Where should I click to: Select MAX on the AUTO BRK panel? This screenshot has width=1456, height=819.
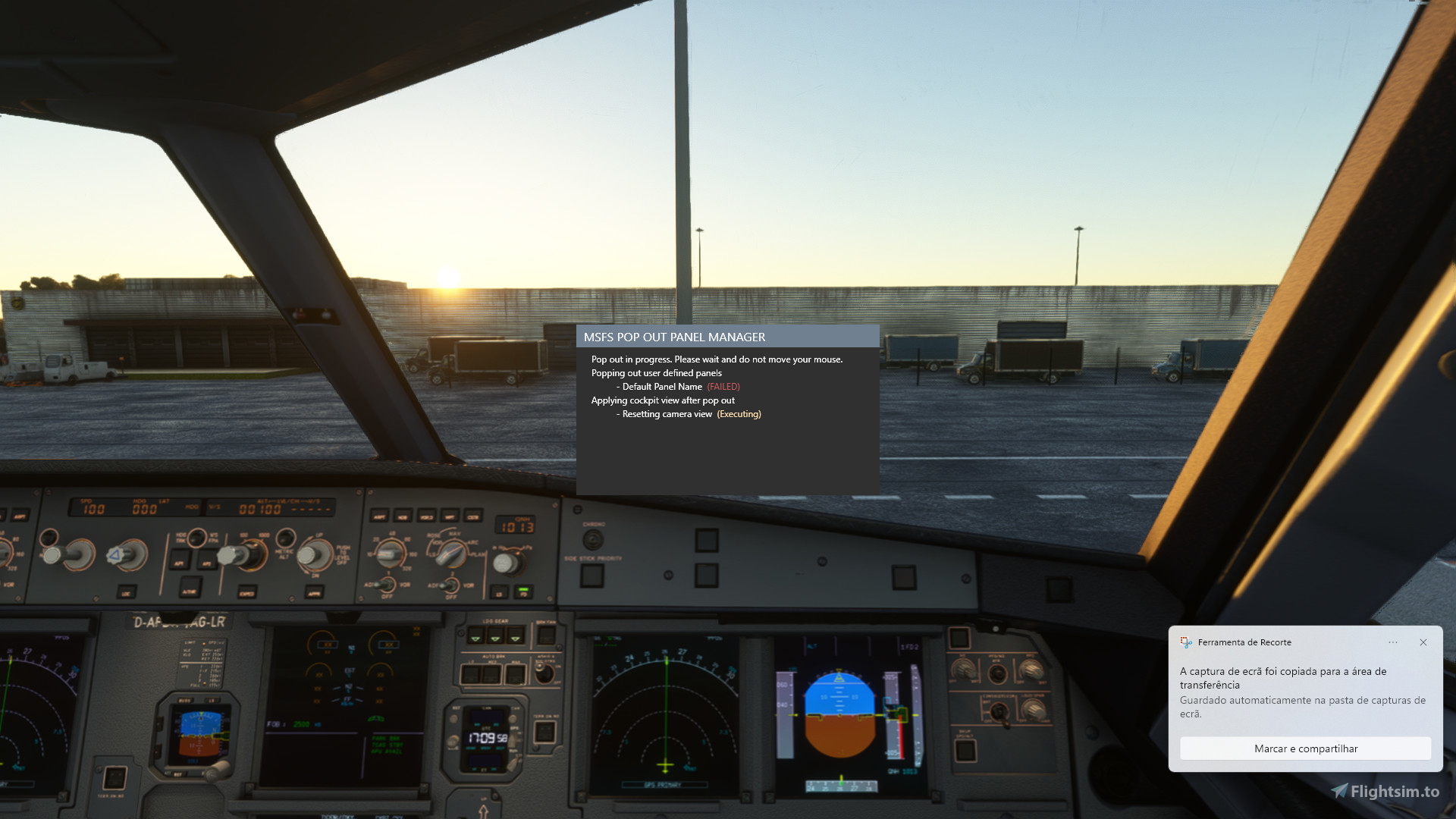click(x=515, y=673)
